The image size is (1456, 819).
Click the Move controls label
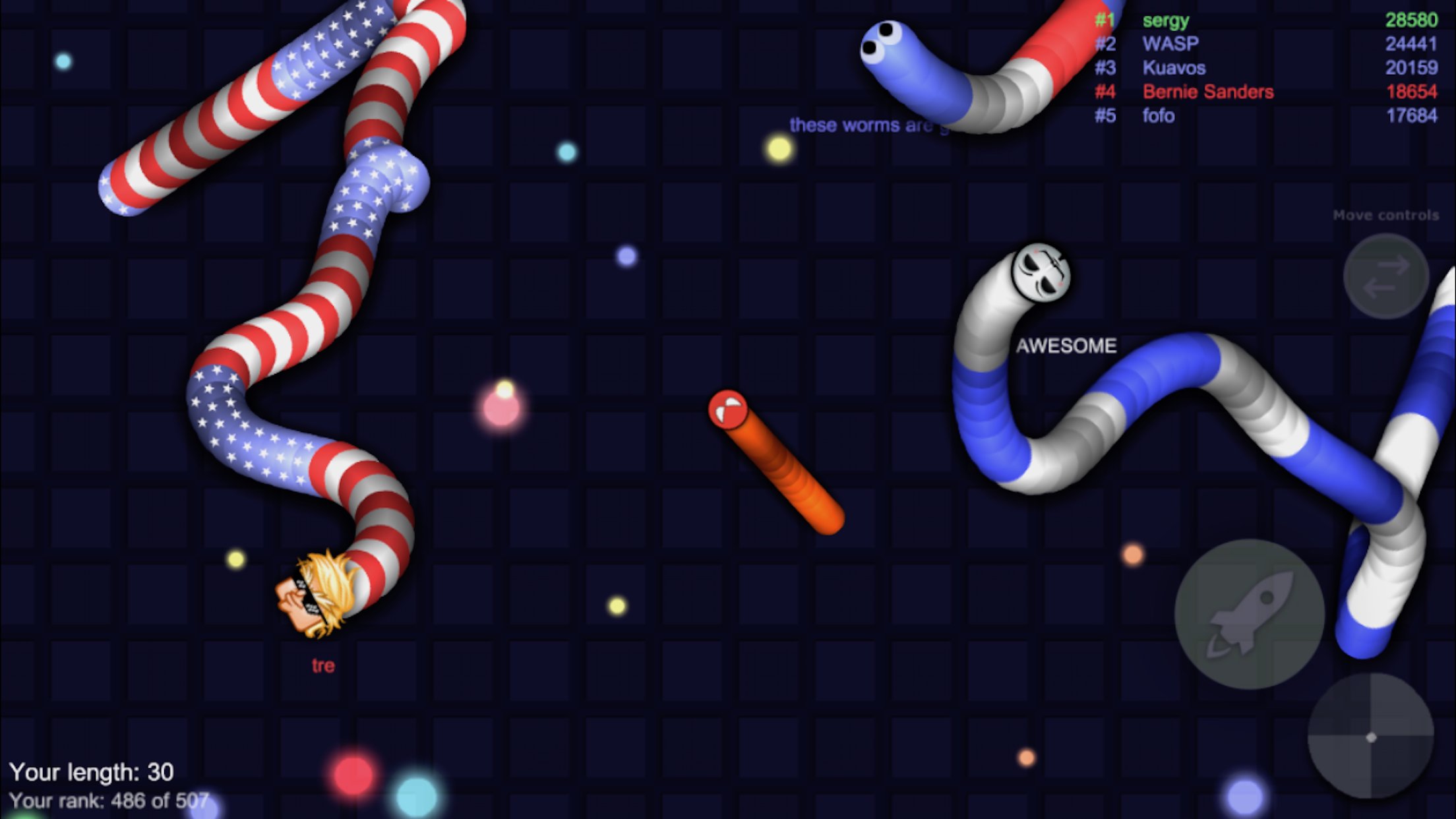click(x=1387, y=214)
